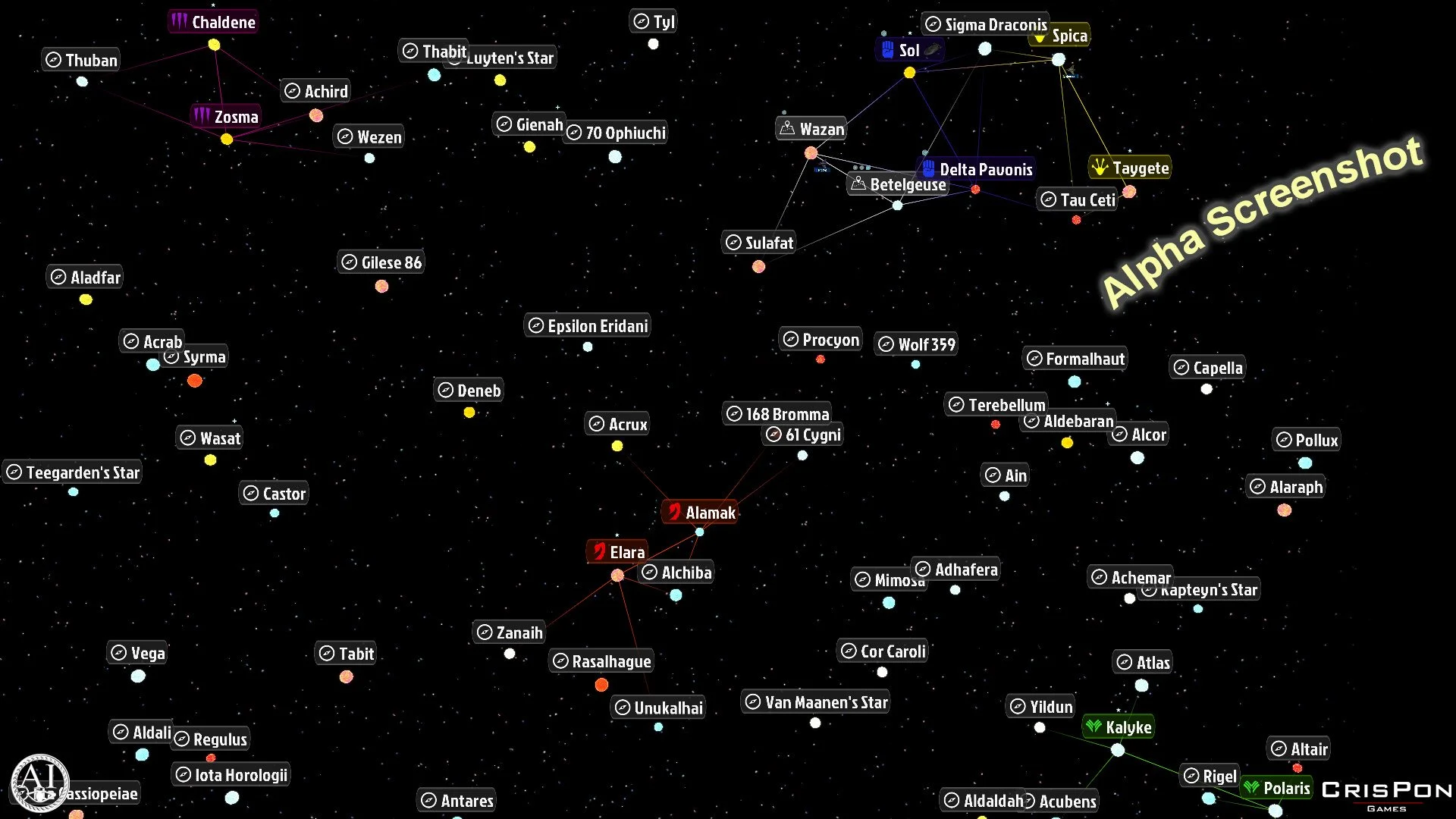The height and width of the screenshot is (819, 1456).
Task: Open the Delta Pavonis label
Action: click(977, 168)
